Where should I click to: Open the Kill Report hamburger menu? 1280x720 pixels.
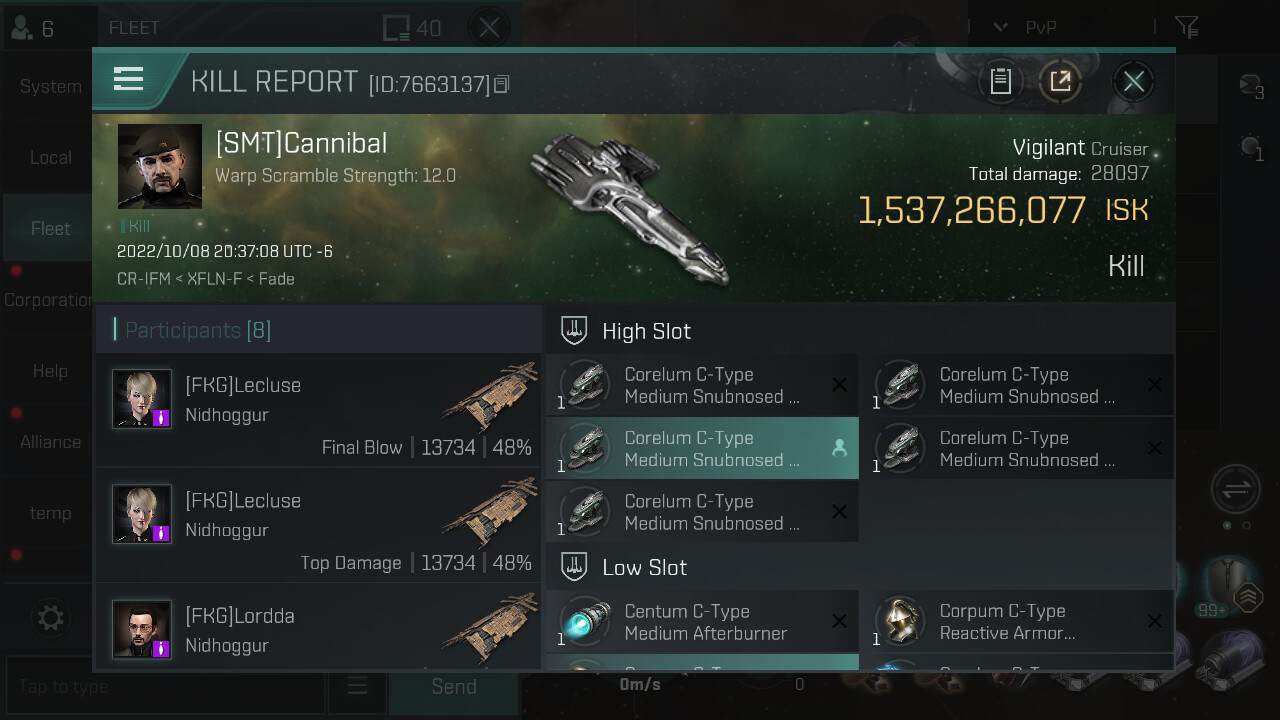(x=129, y=79)
